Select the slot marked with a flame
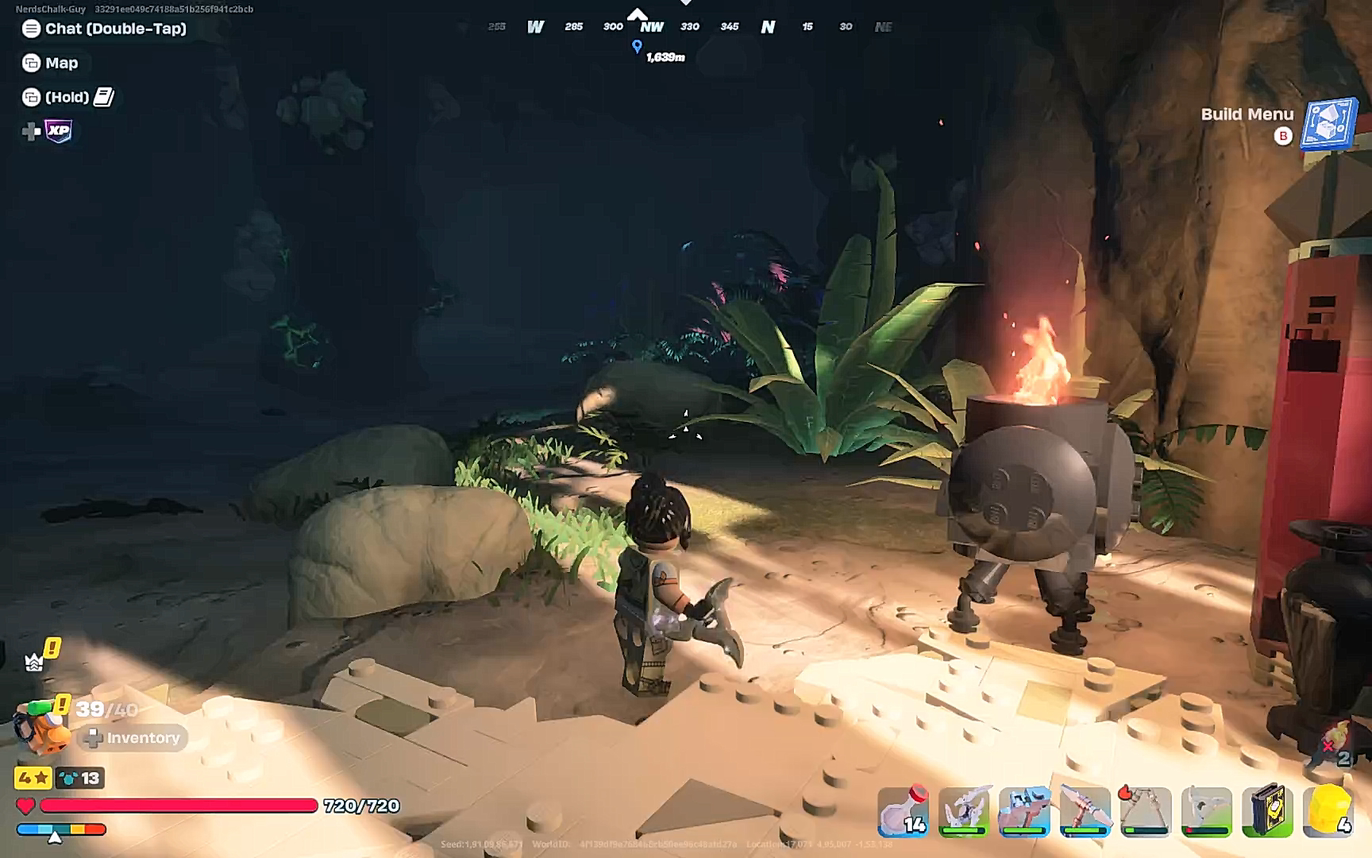 pos(1145,811)
